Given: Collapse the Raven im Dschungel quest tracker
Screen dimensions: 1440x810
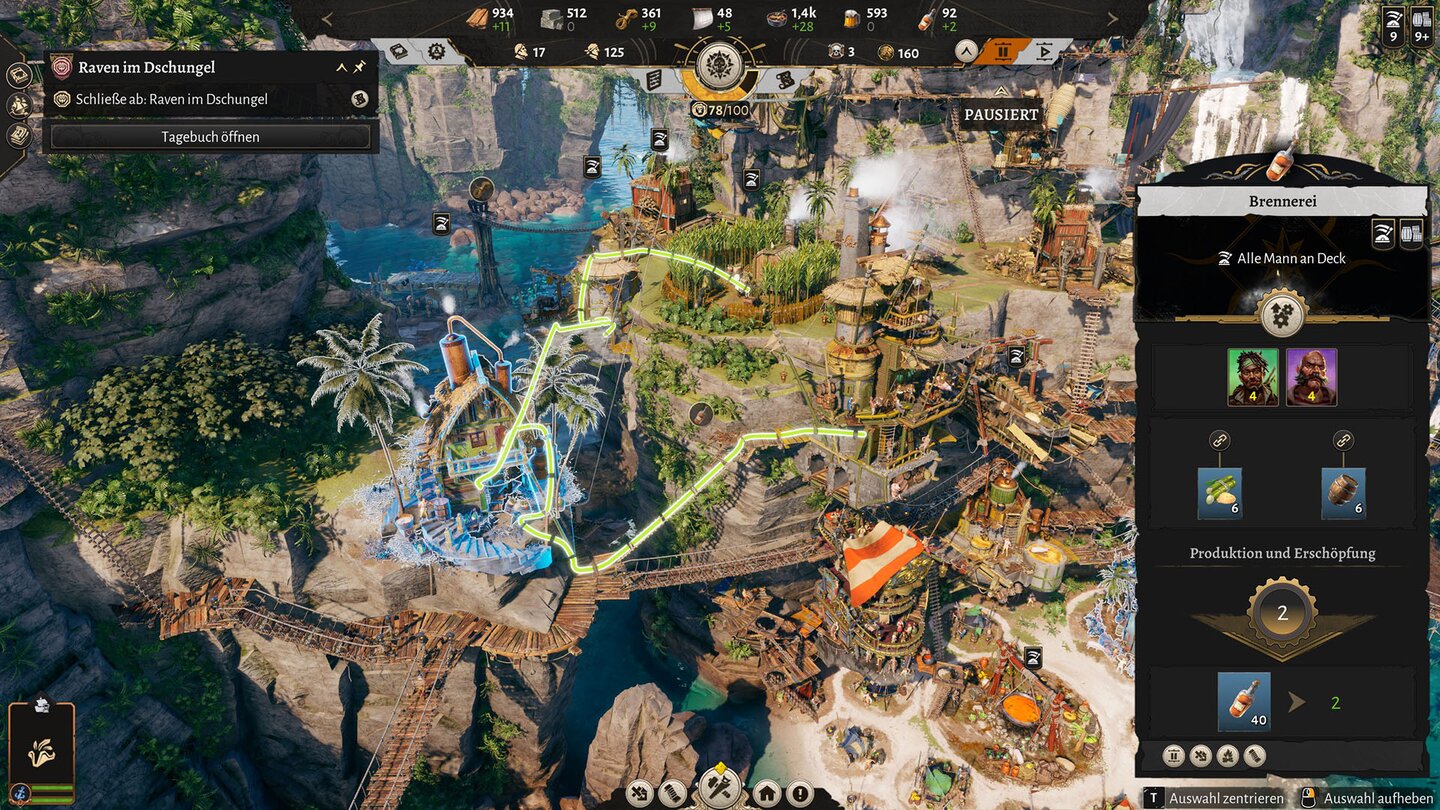Looking at the screenshot, I should point(341,67).
